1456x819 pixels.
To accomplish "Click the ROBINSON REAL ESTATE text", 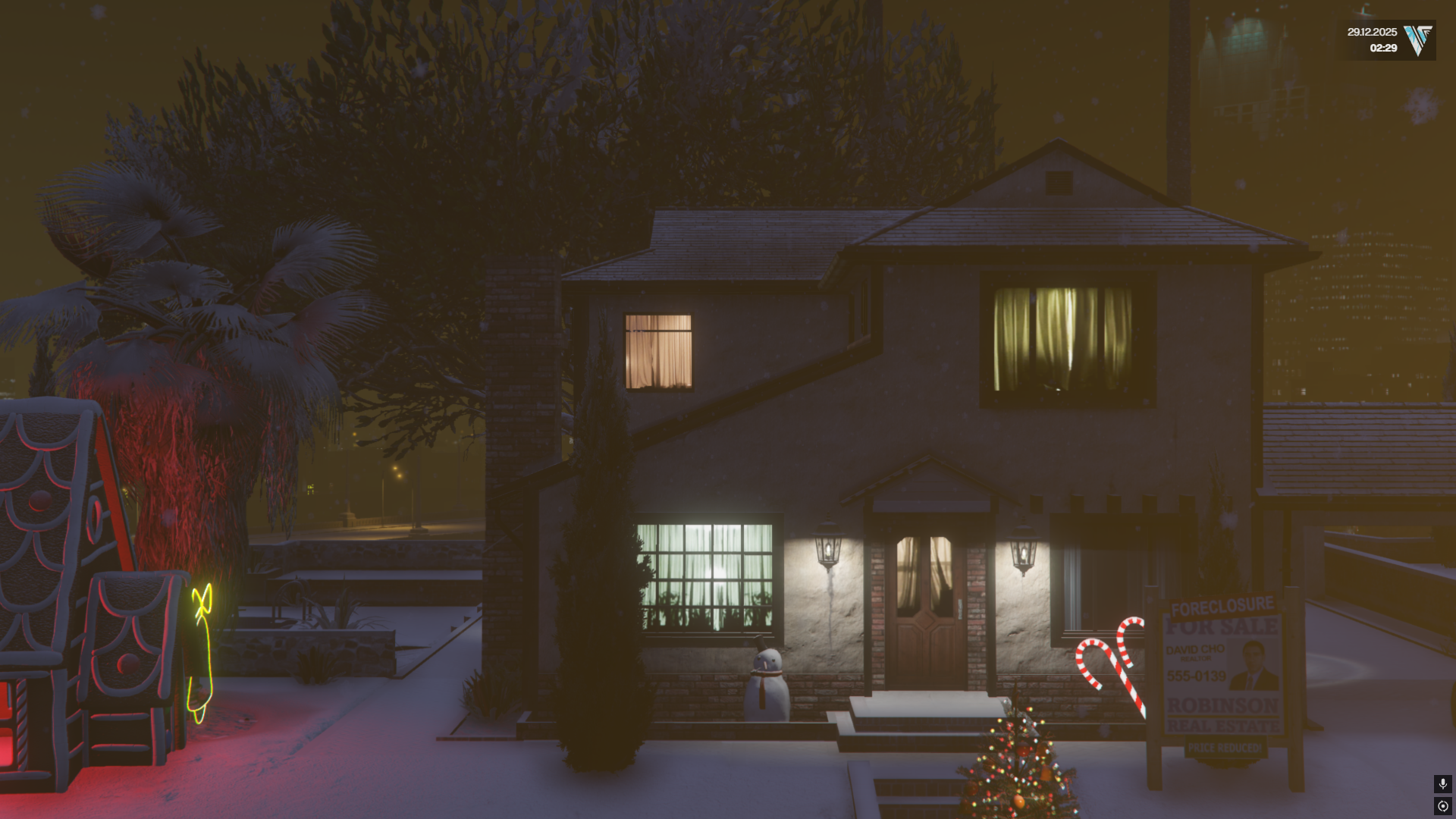I will [x=1222, y=715].
